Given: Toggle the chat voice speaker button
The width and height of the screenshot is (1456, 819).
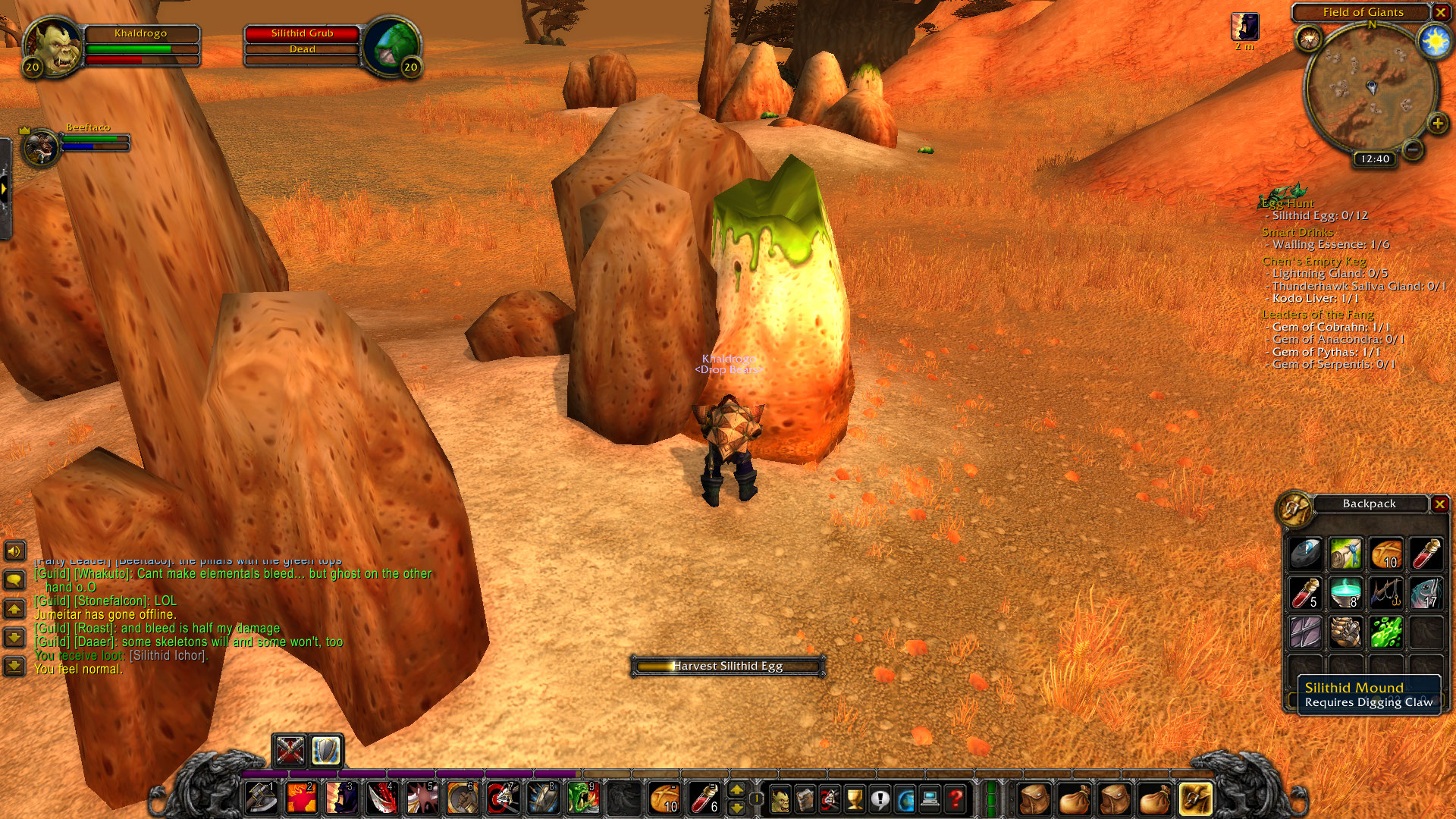Looking at the screenshot, I should 14,551.
